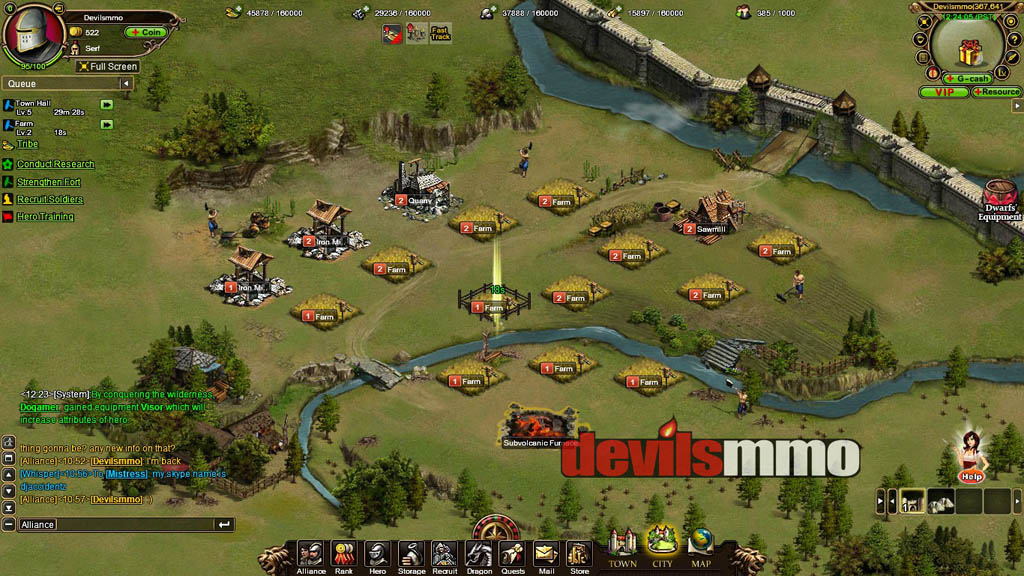Ask the Help assistant girl
Viewport: 1024px width, 576px height.
click(970, 456)
